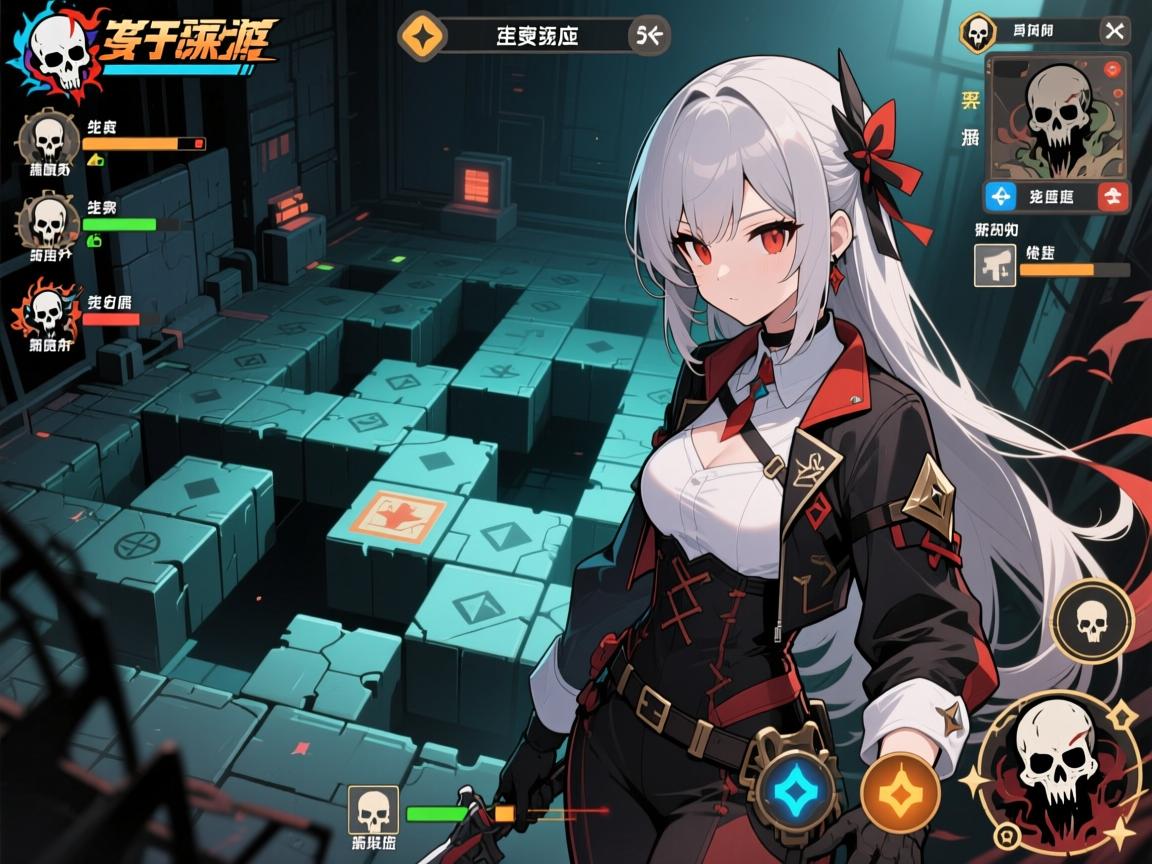This screenshot has height=864, width=1152.
Task: Click the red button under the skull portrait
Action: [1113, 196]
